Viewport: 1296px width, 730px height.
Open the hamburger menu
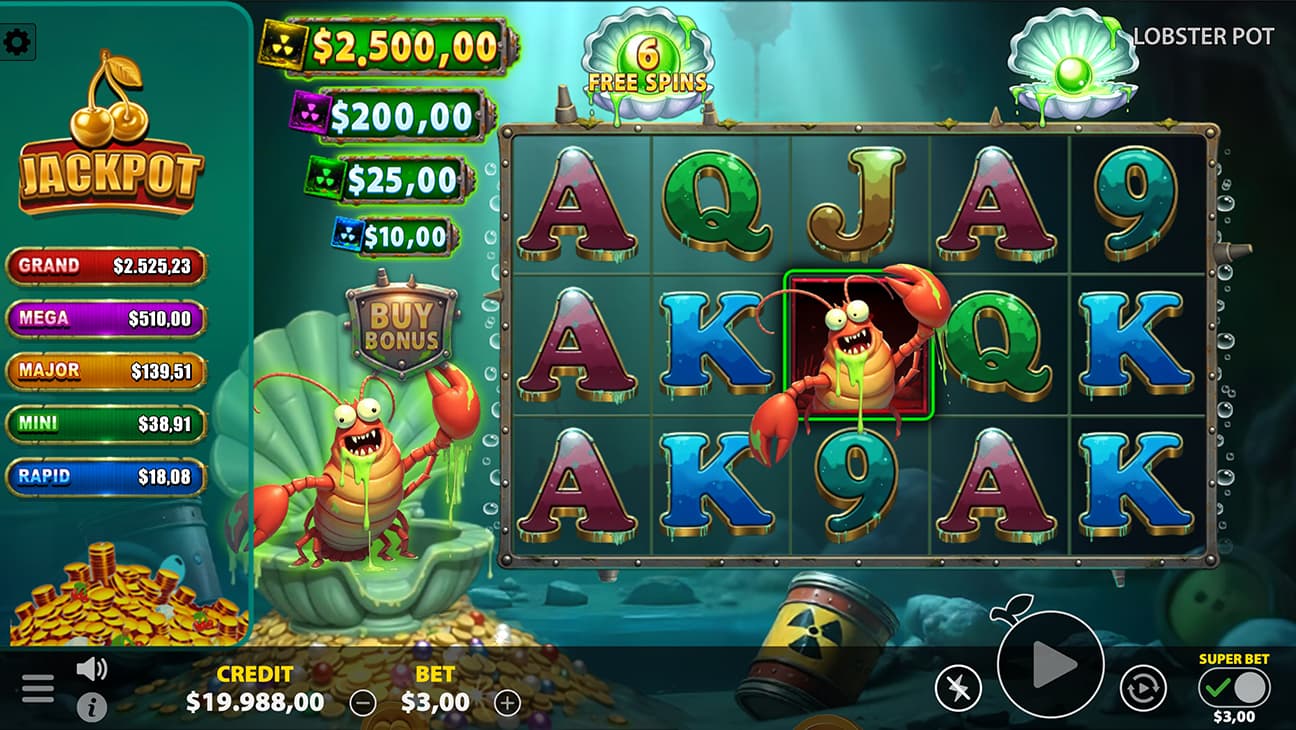[x=38, y=688]
